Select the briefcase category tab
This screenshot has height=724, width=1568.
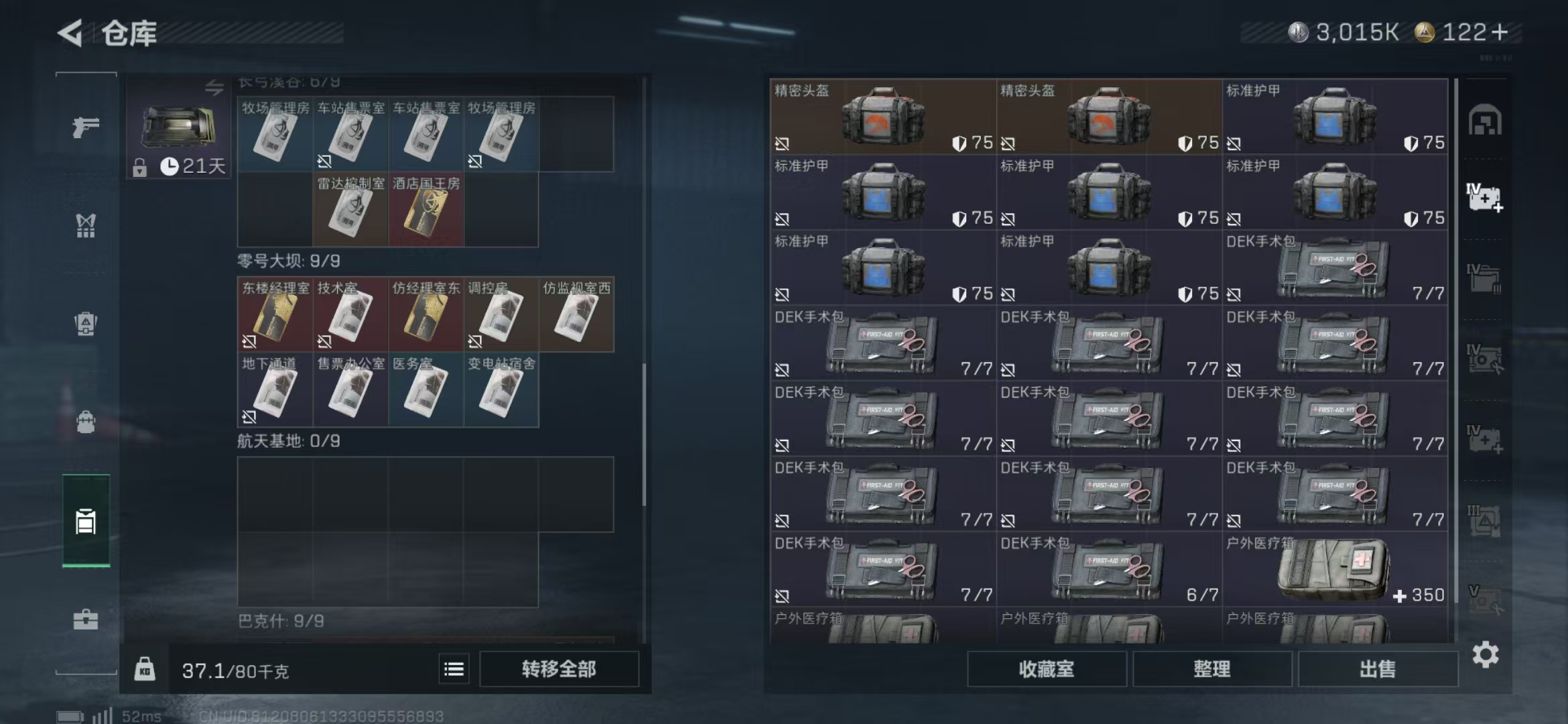(x=86, y=619)
